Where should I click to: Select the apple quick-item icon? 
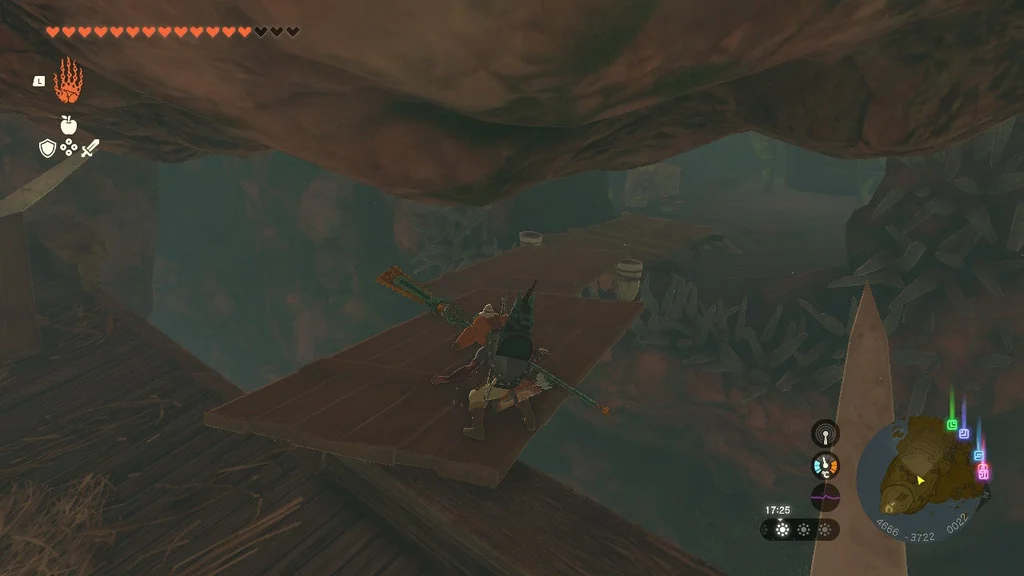pyautogui.click(x=69, y=125)
